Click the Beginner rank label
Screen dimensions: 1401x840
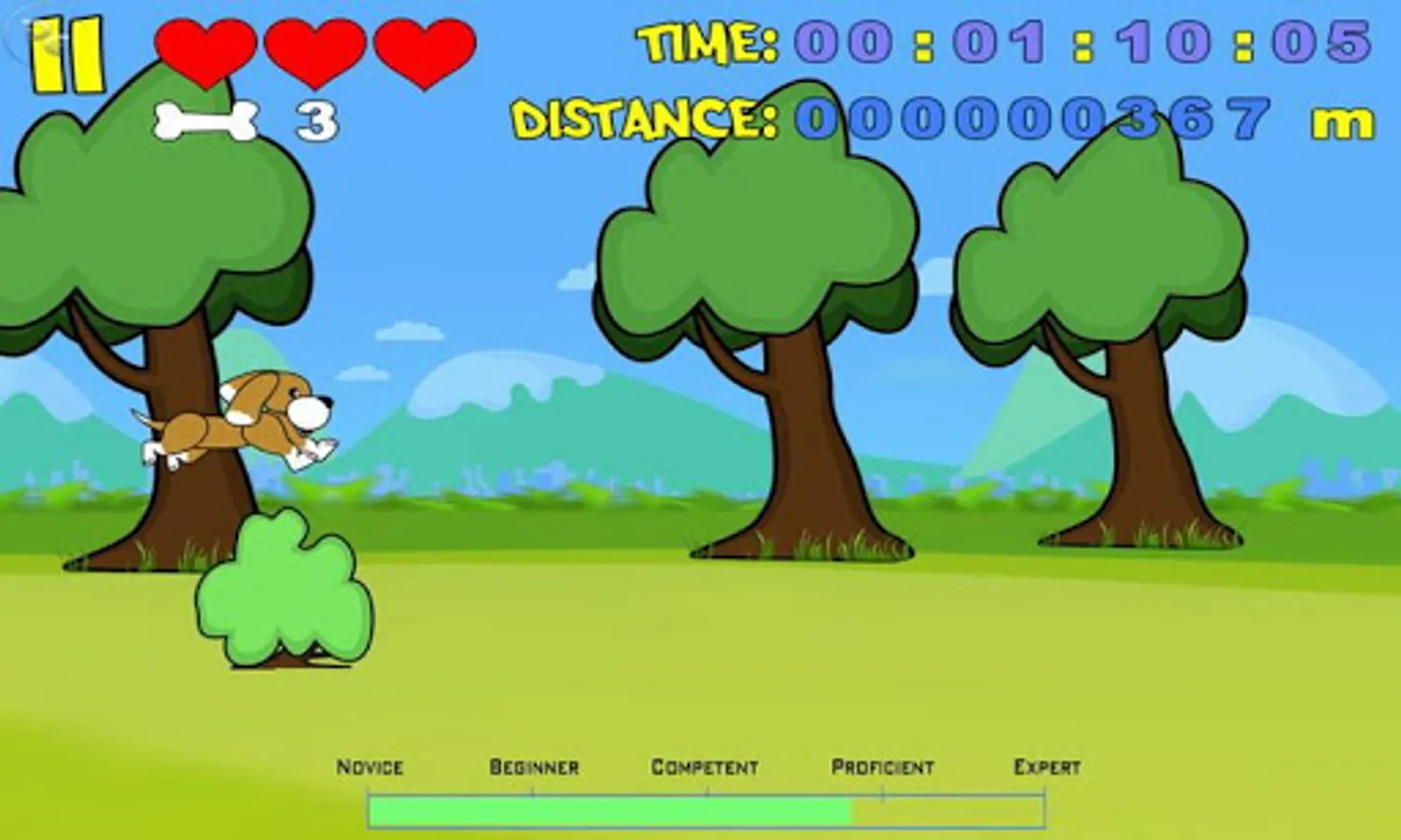click(x=535, y=767)
